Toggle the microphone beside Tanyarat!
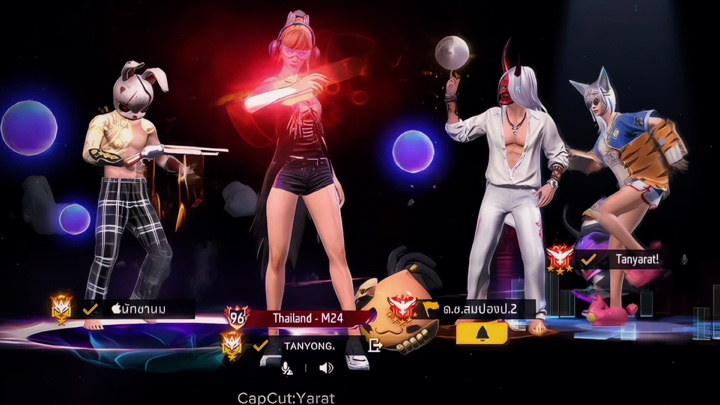 click(684, 259)
